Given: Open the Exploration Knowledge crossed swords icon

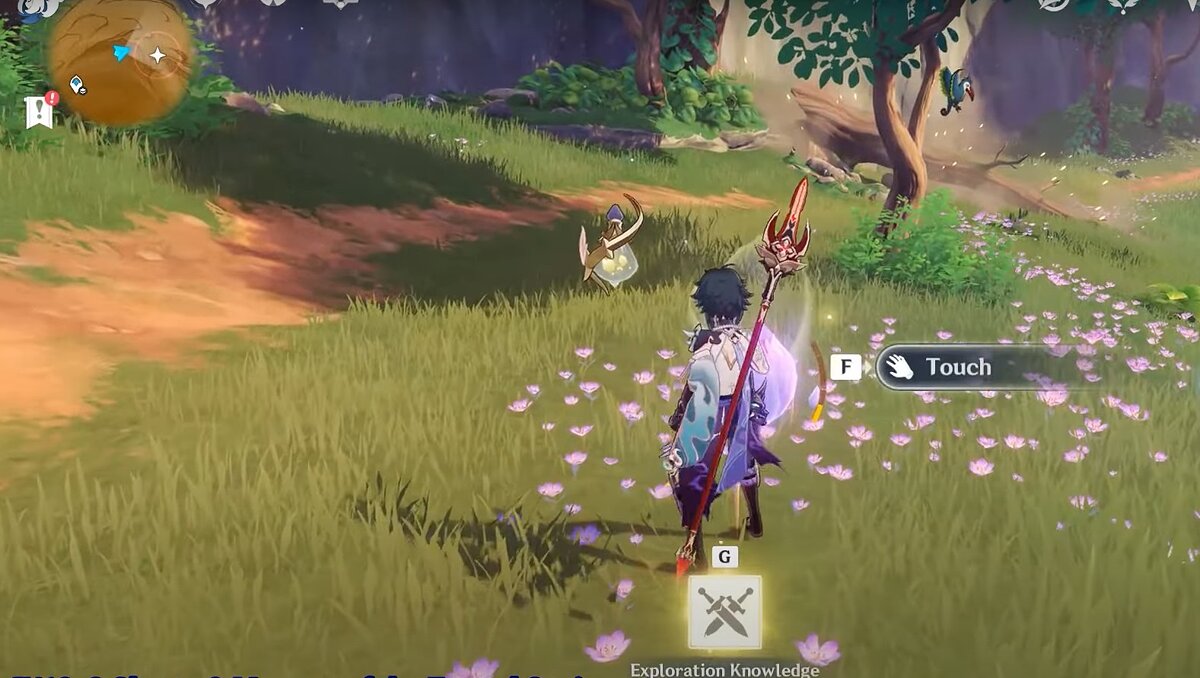Looking at the screenshot, I should click(724, 613).
